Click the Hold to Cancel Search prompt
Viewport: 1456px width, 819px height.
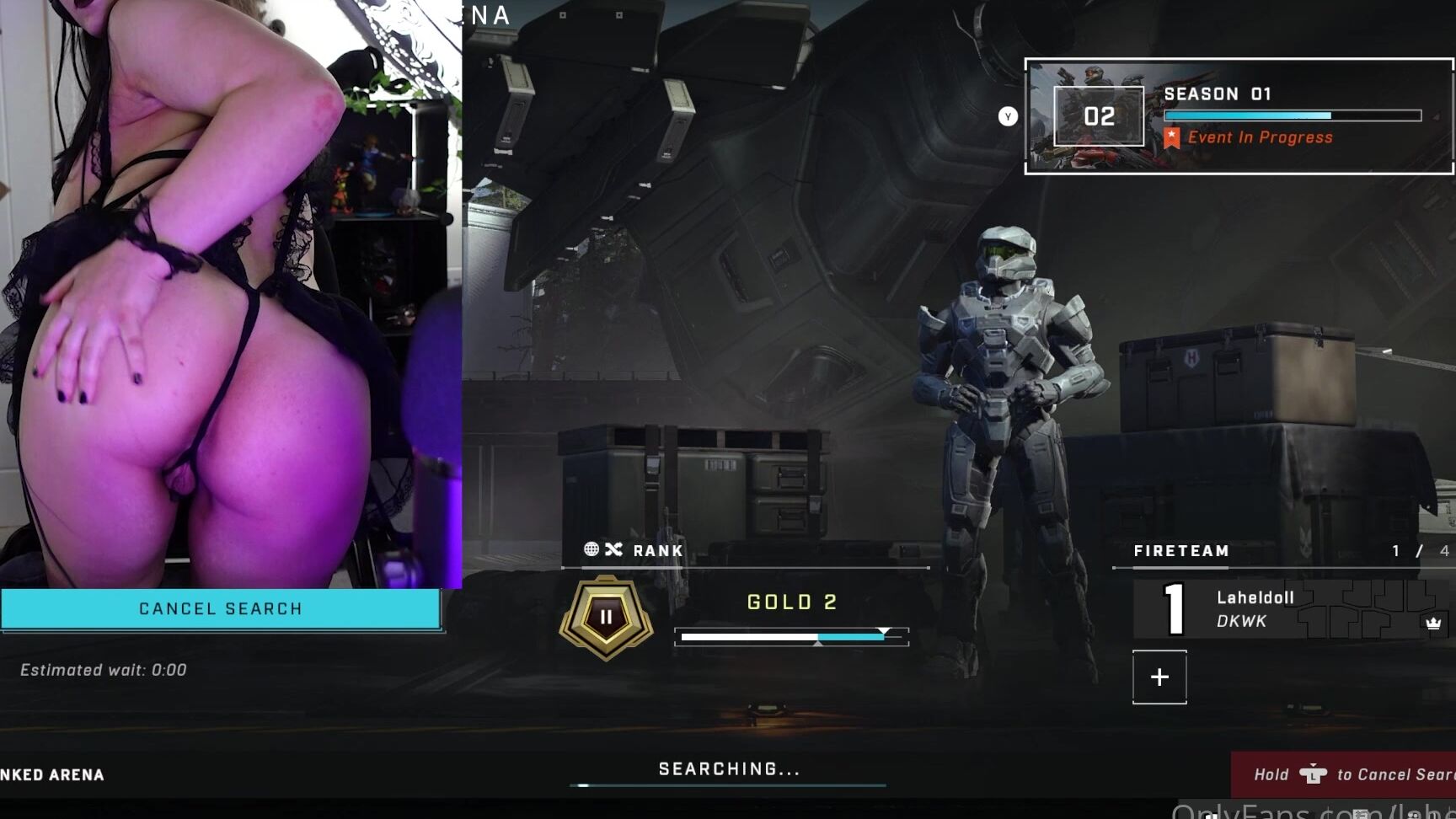[x=1365, y=774]
